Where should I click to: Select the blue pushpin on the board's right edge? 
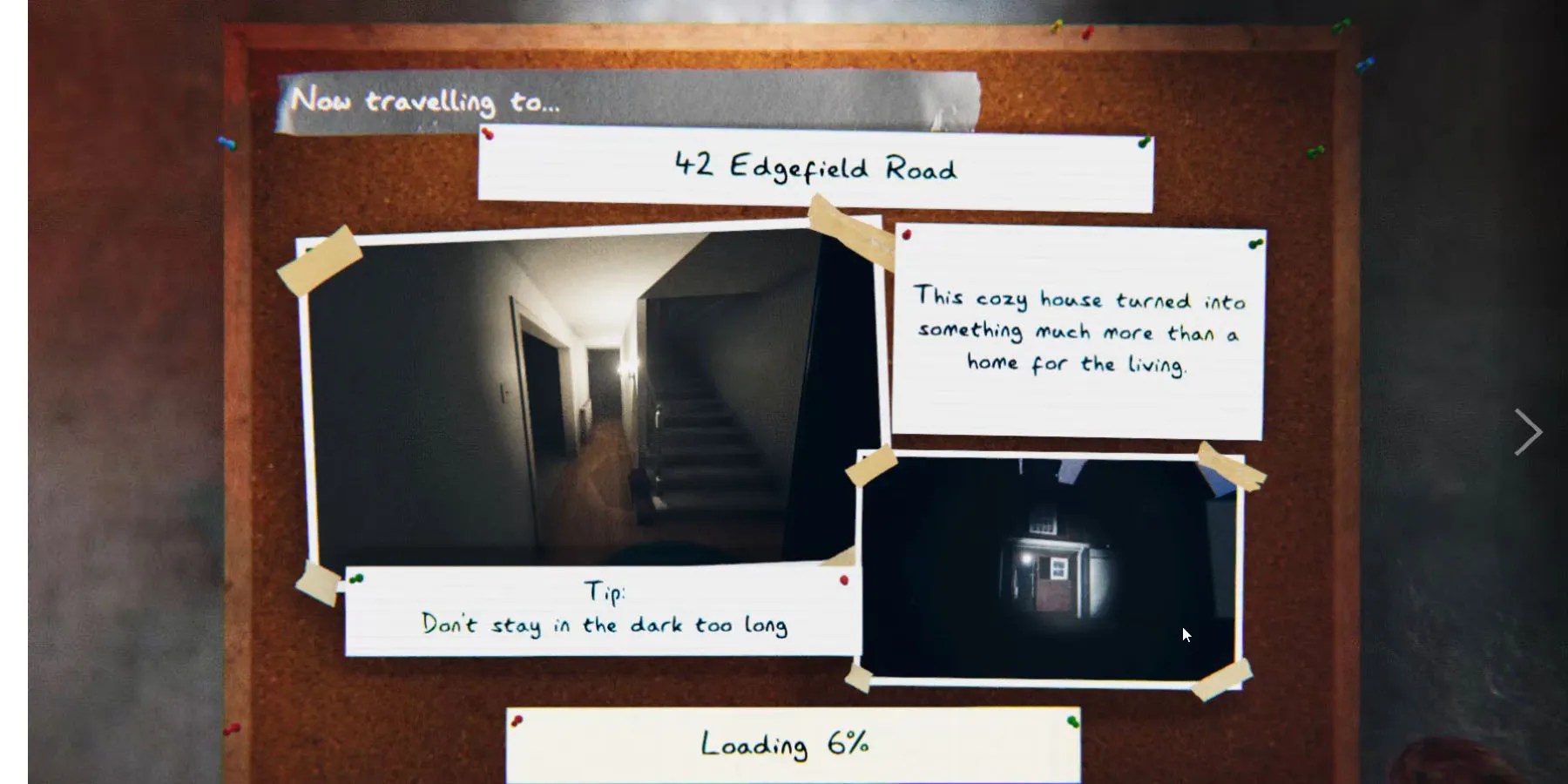[x=1367, y=63]
